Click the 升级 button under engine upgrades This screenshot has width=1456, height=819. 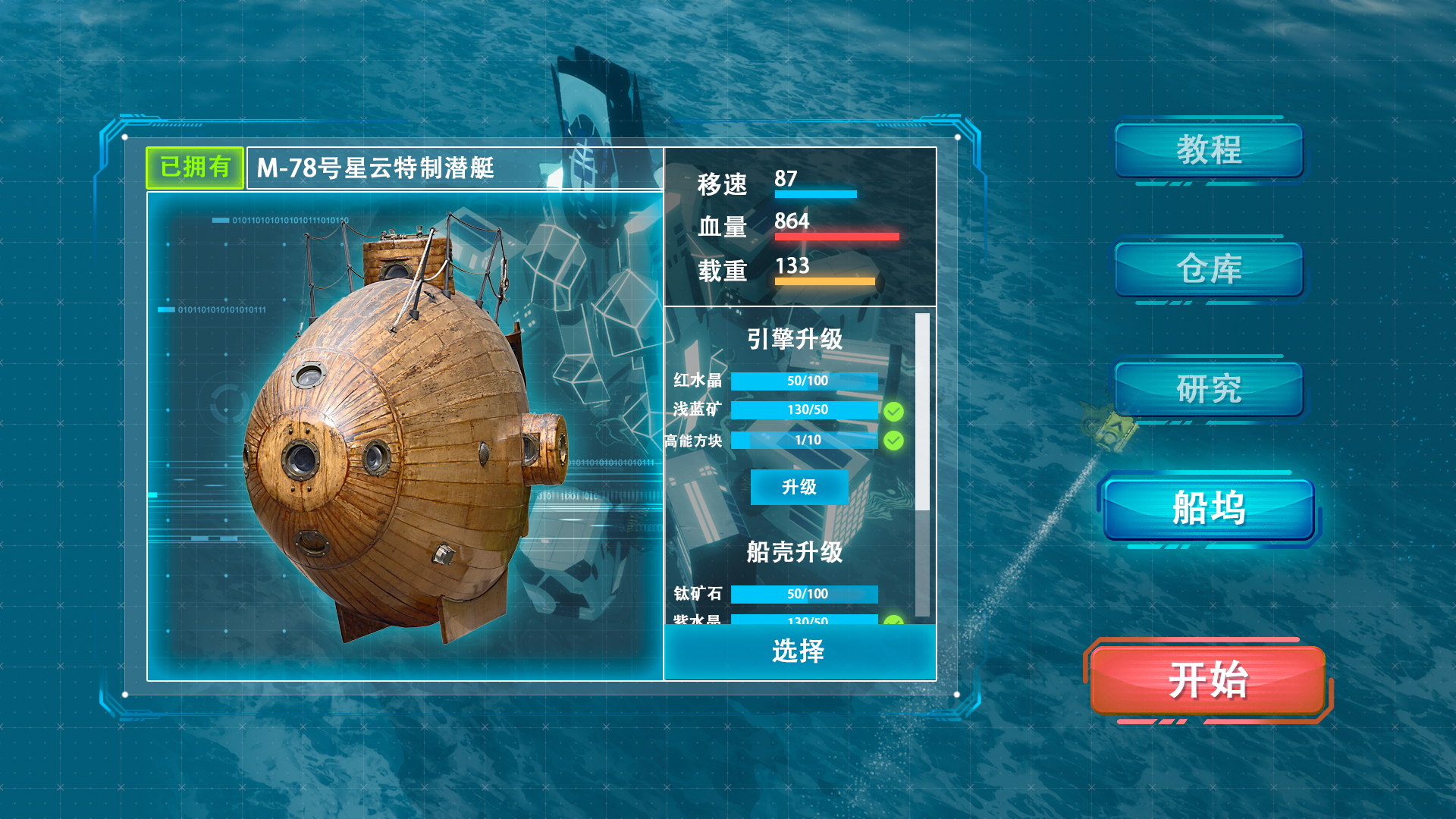coord(799,488)
